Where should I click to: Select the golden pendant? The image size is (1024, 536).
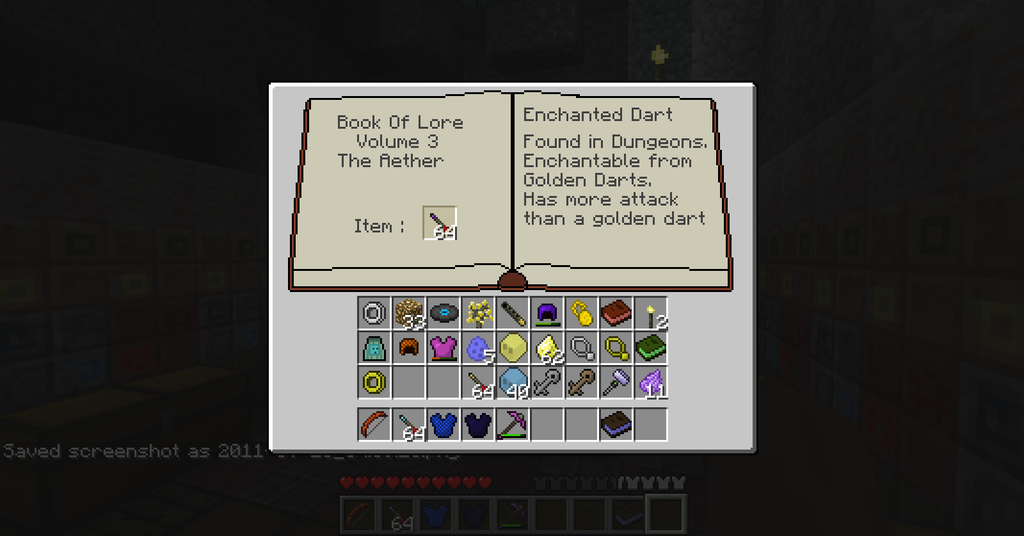(615, 347)
